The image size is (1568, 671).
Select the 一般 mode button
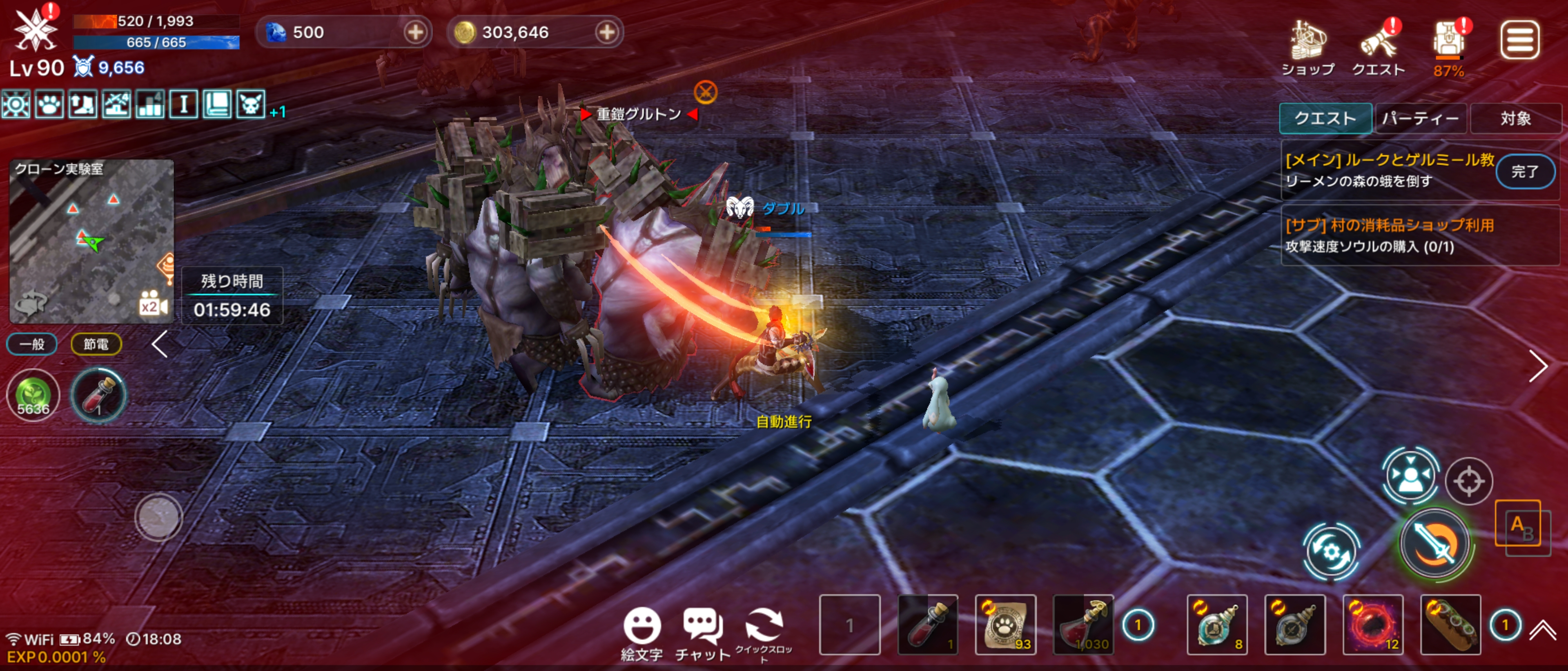32,344
